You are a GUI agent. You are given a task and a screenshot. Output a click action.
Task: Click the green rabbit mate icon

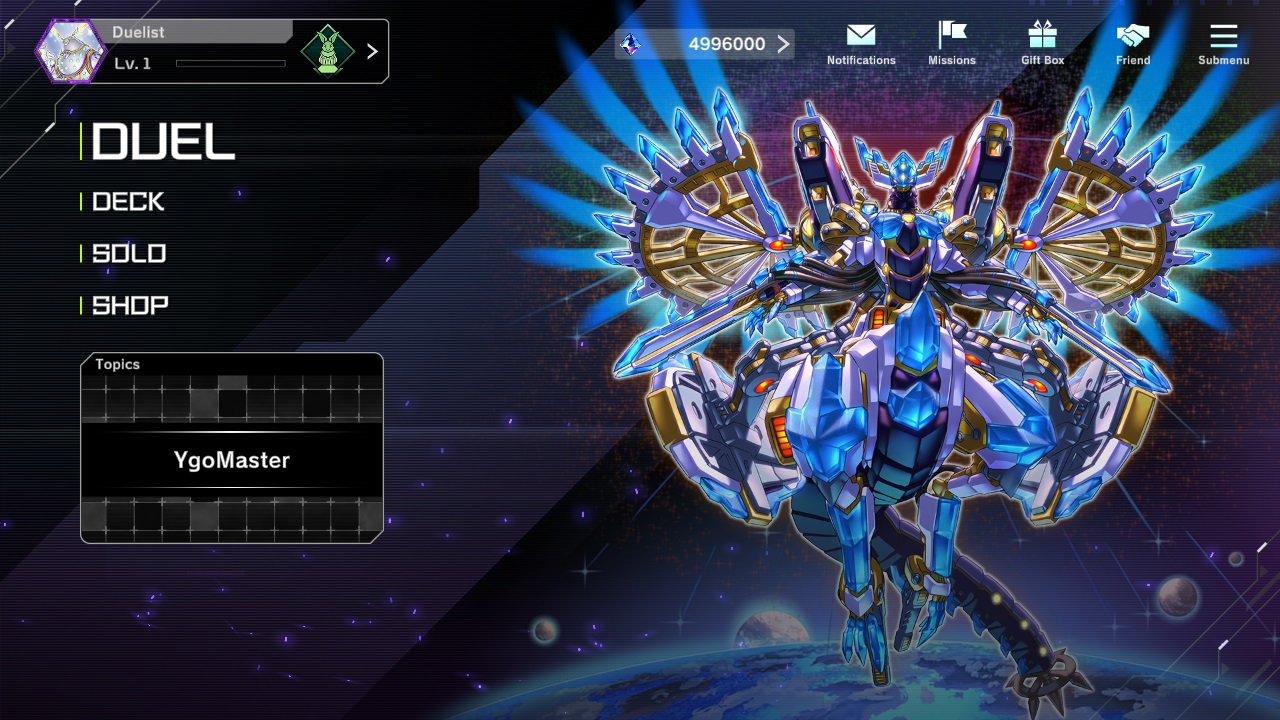(328, 51)
